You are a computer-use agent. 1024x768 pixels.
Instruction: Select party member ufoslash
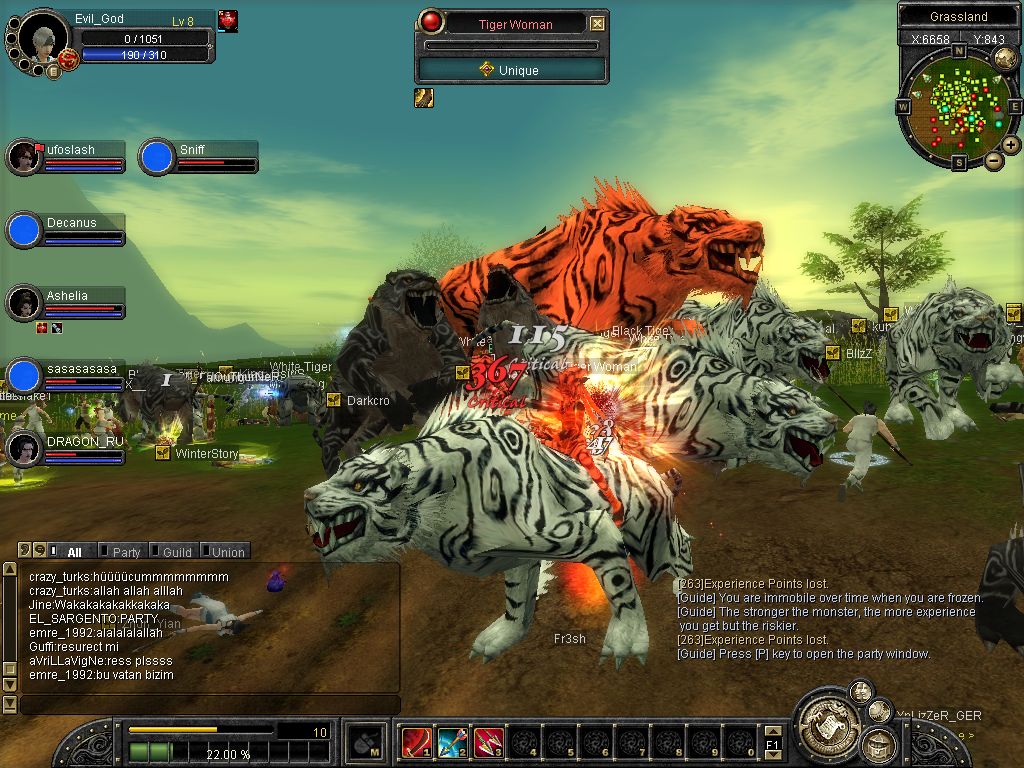coord(23,157)
